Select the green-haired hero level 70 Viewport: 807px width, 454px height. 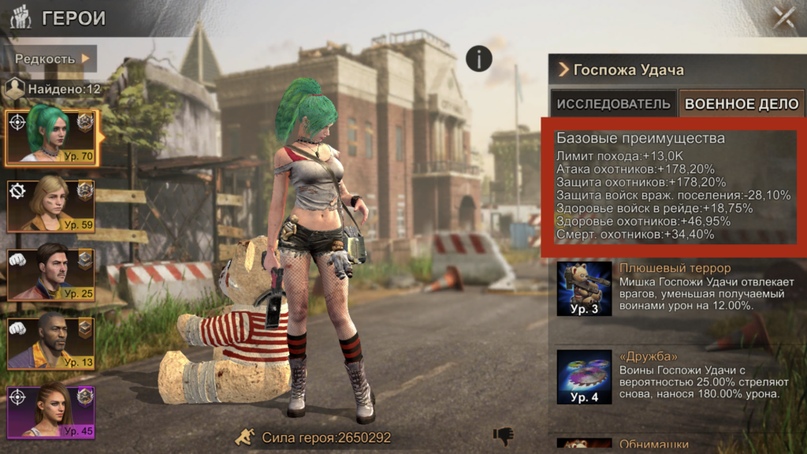[51, 136]
